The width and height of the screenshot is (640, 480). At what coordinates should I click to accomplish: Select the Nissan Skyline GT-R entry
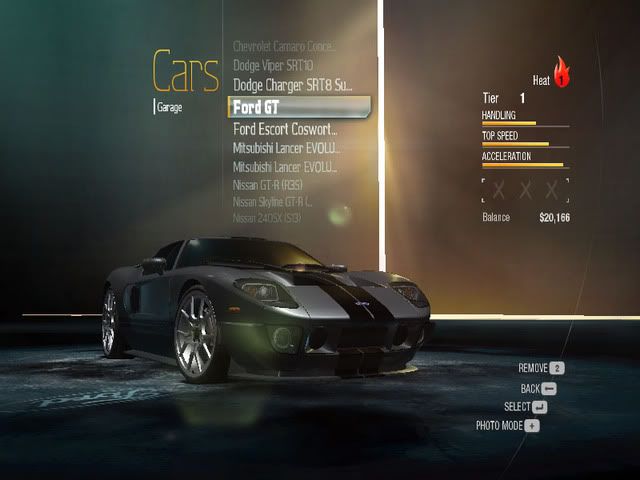tap(274, 201)
